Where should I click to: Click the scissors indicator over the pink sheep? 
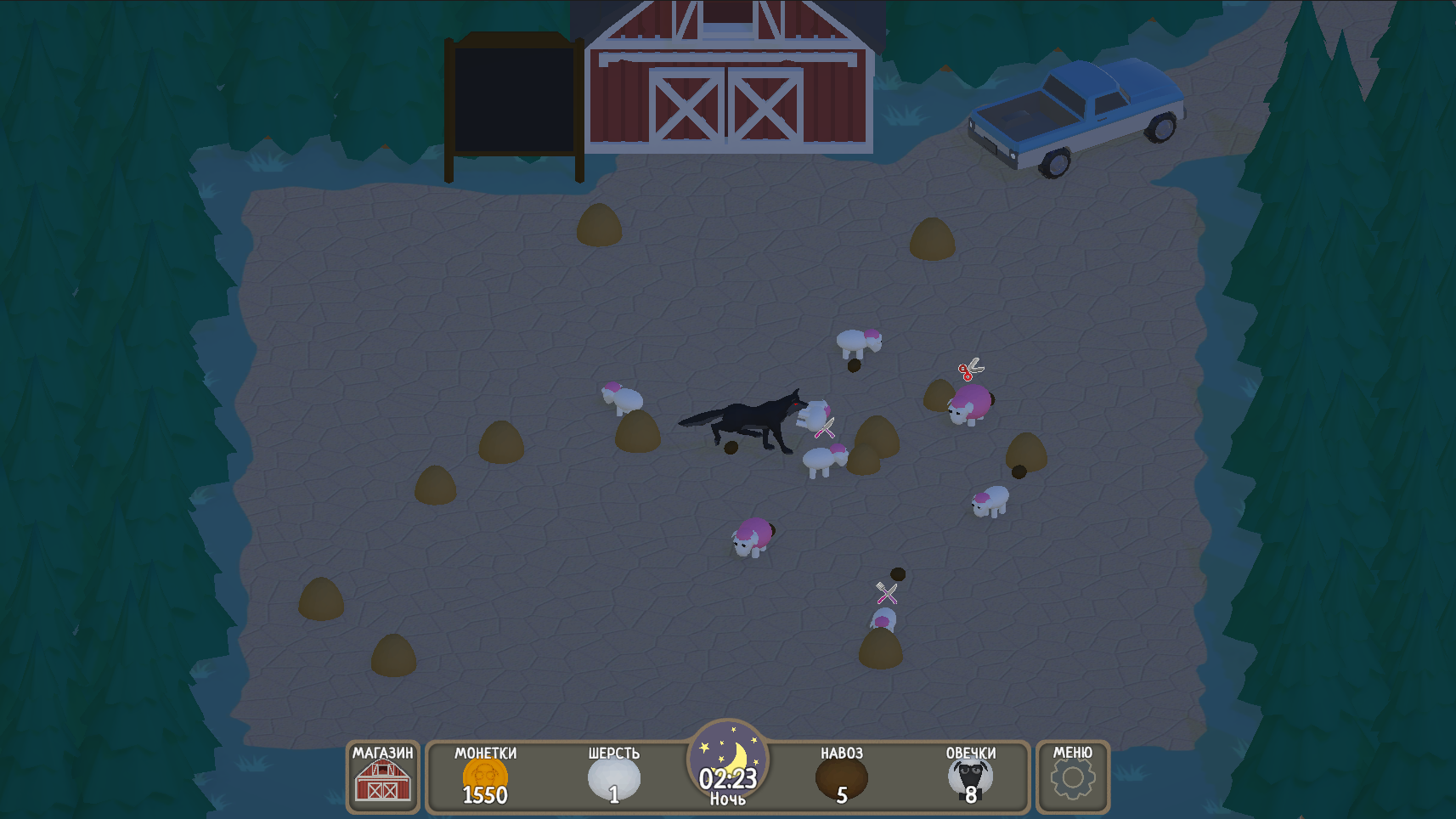click(971, 369)
